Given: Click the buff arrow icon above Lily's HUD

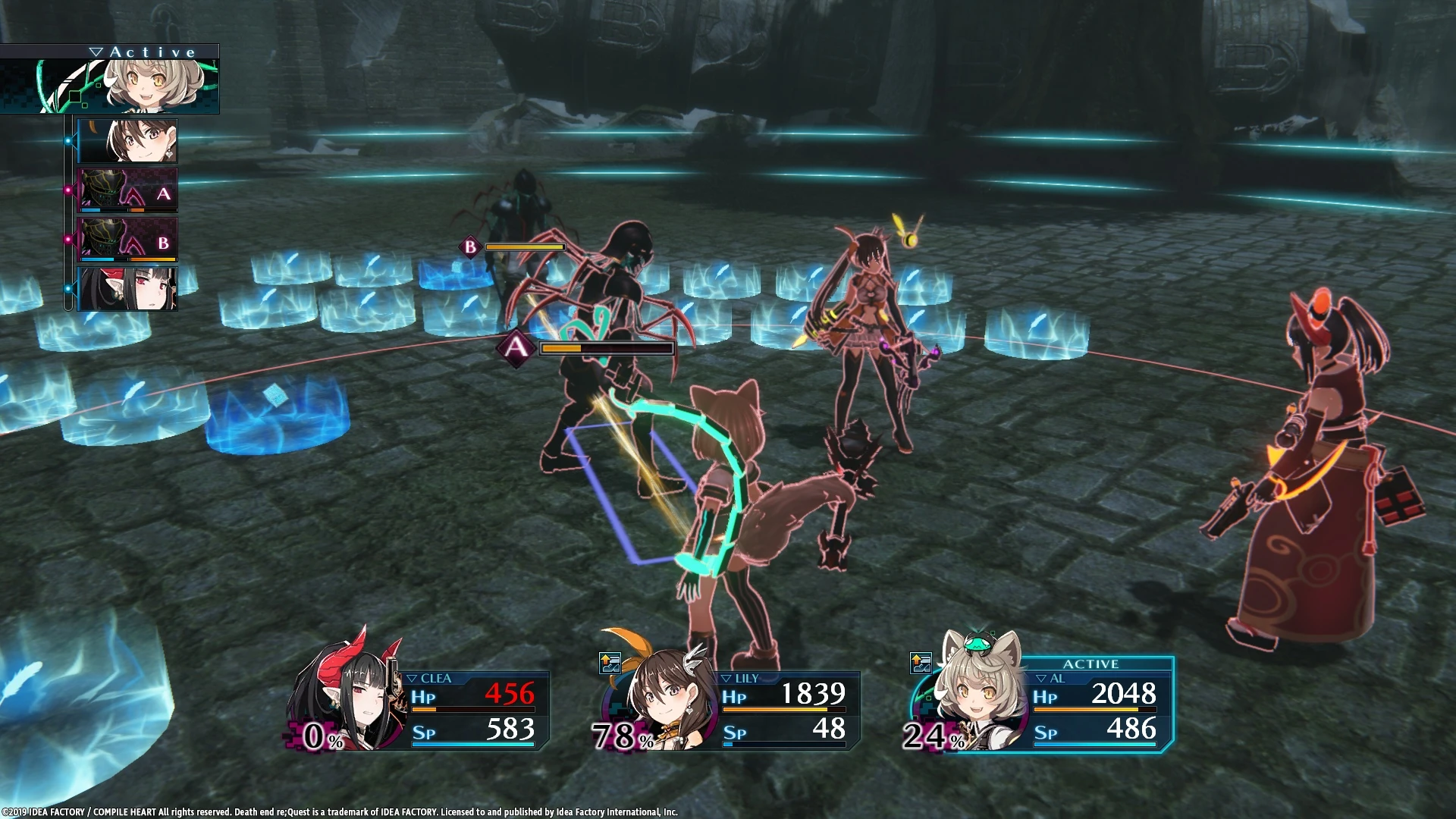Looking at the screenshot, I should click(x=610, y=661).
